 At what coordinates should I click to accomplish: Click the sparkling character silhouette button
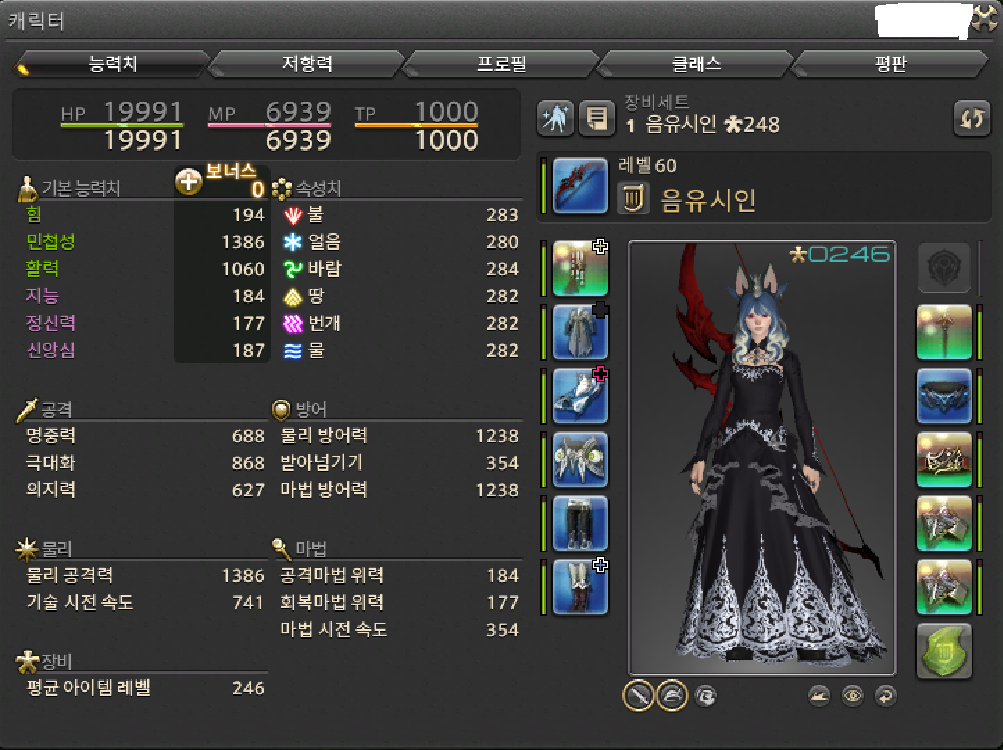(x=555, y=119)
